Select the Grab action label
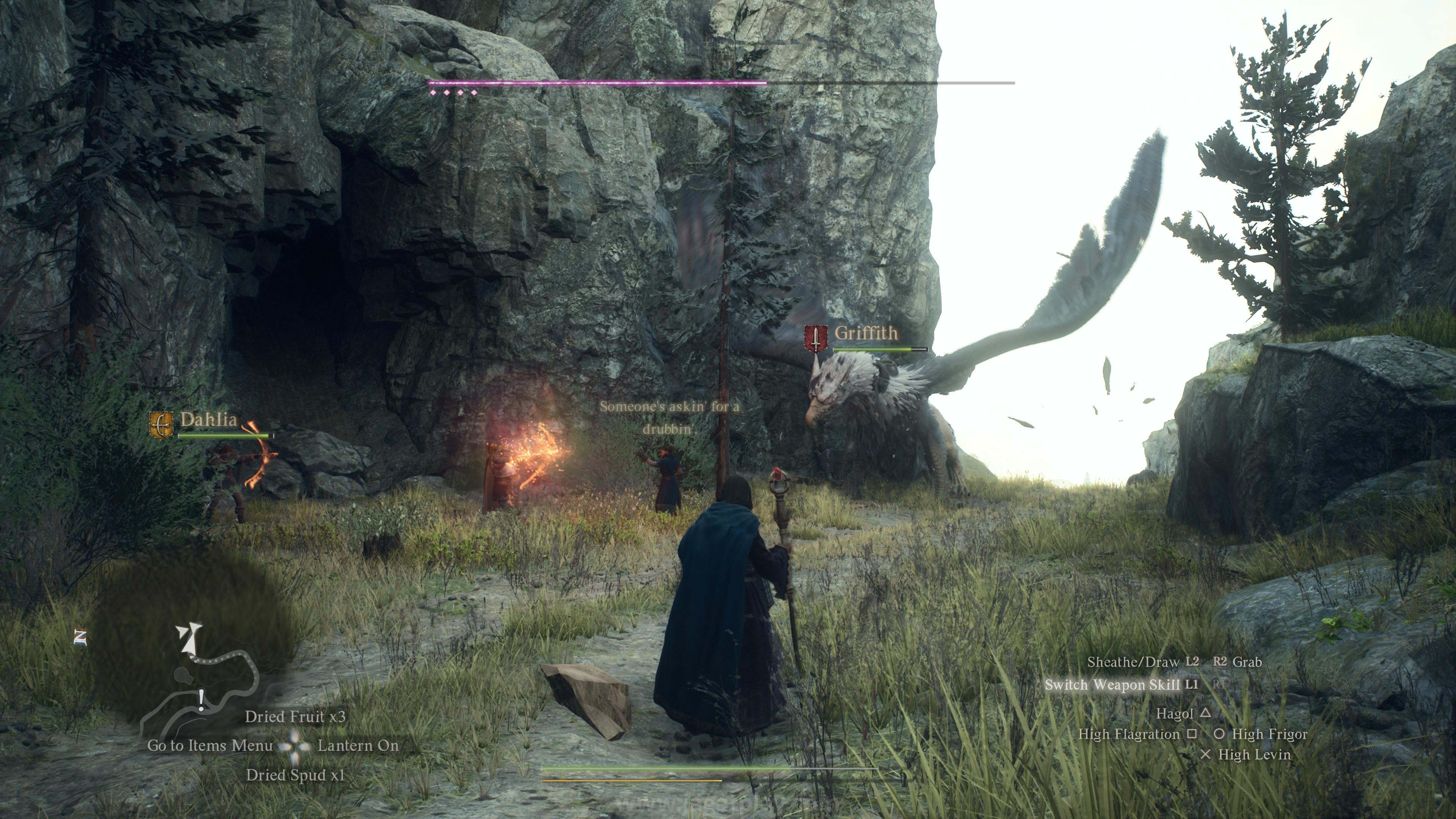The width and height of the screenshot is (1456, 819). click(x=1247, y=662)
